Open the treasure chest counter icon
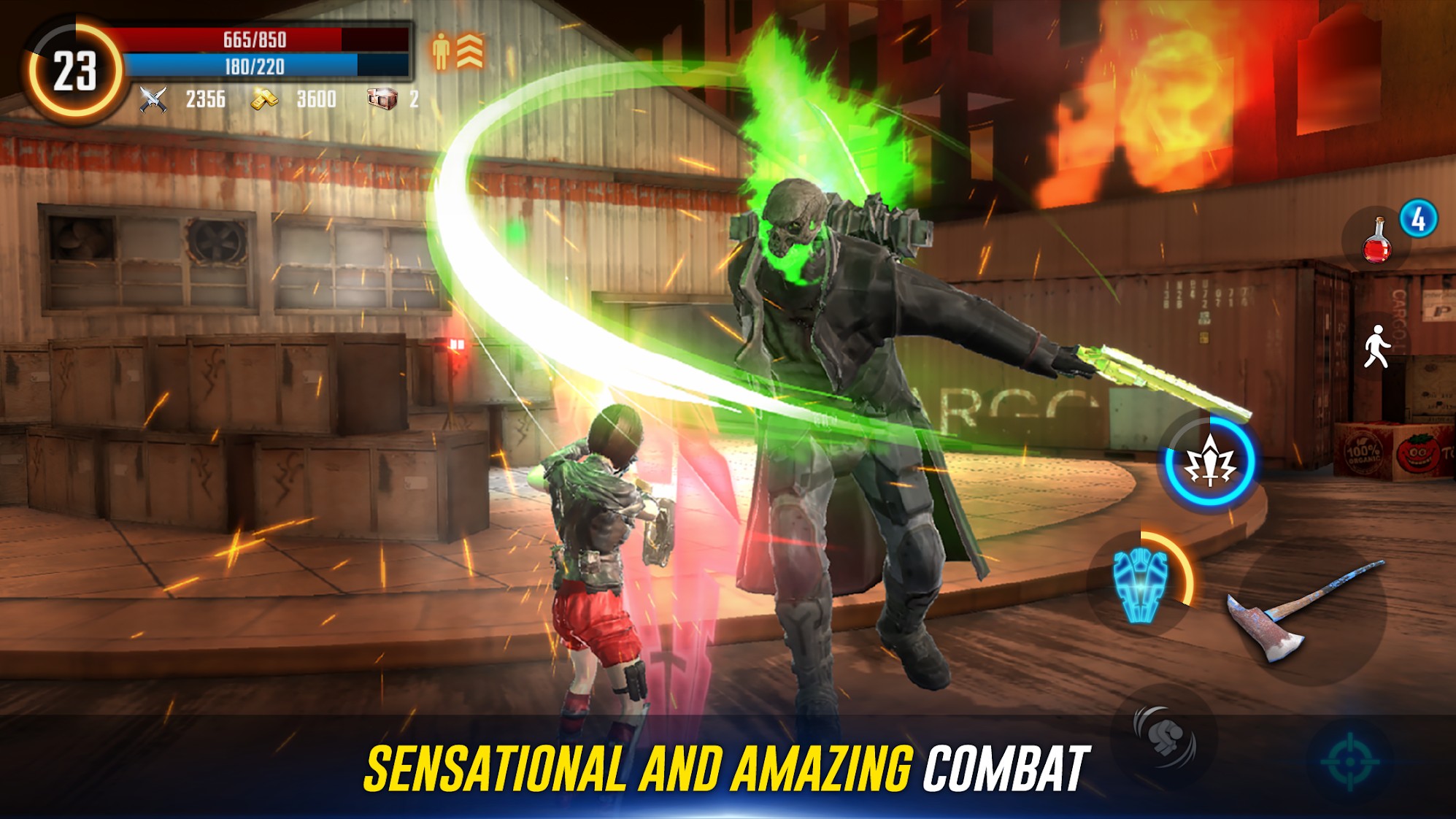This screenshot has height=819, width=1456. pos(382,99)
